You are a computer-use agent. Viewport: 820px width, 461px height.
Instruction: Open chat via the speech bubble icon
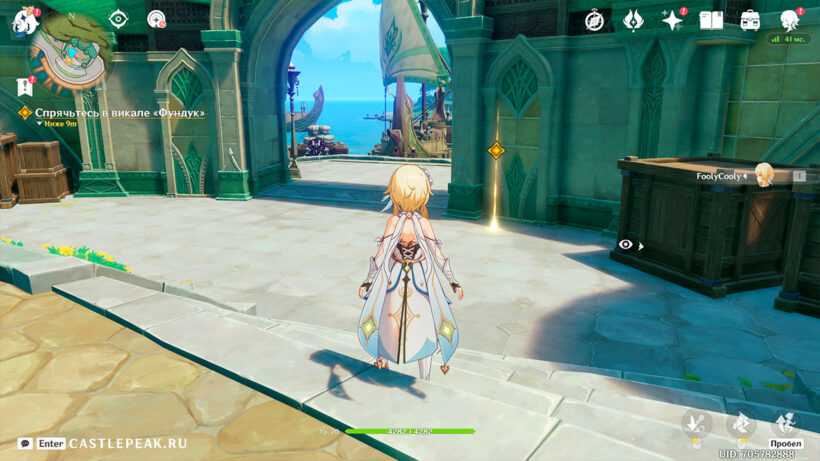click(x=24, y=443)
